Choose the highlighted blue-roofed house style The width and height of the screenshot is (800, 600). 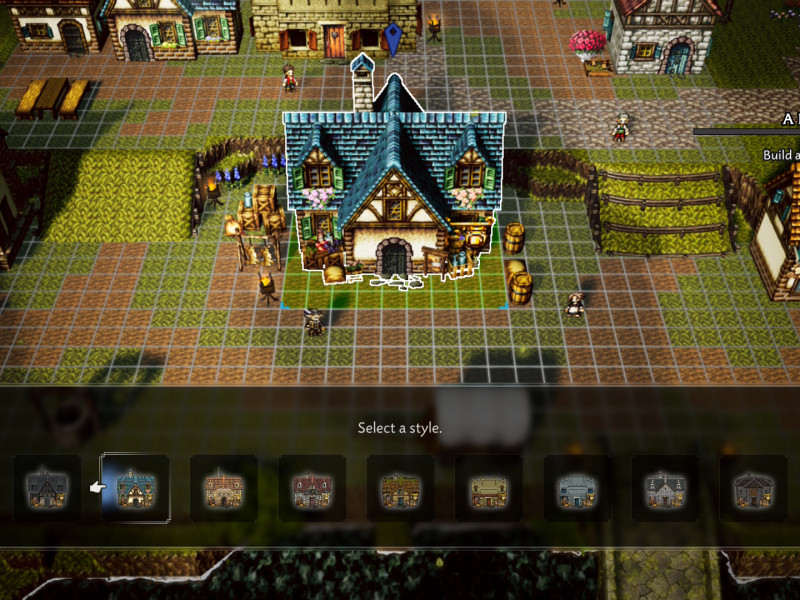(x=136, y=488)
